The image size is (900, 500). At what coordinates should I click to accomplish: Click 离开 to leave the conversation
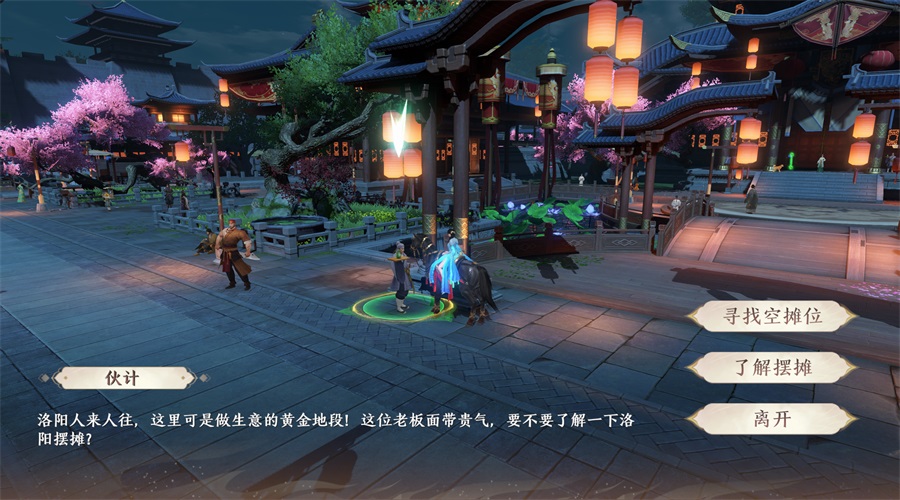pyautogui.click(x=772, y=418)
